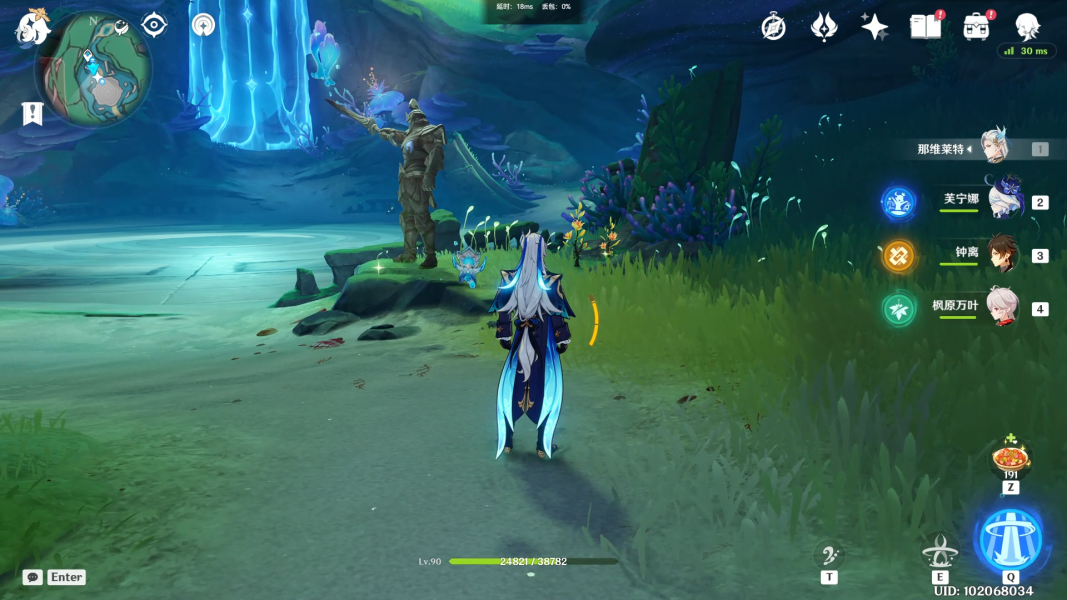Screen dimensions: 1067x600
Task: Use the food dish quick item
Action: [1010, 459]
